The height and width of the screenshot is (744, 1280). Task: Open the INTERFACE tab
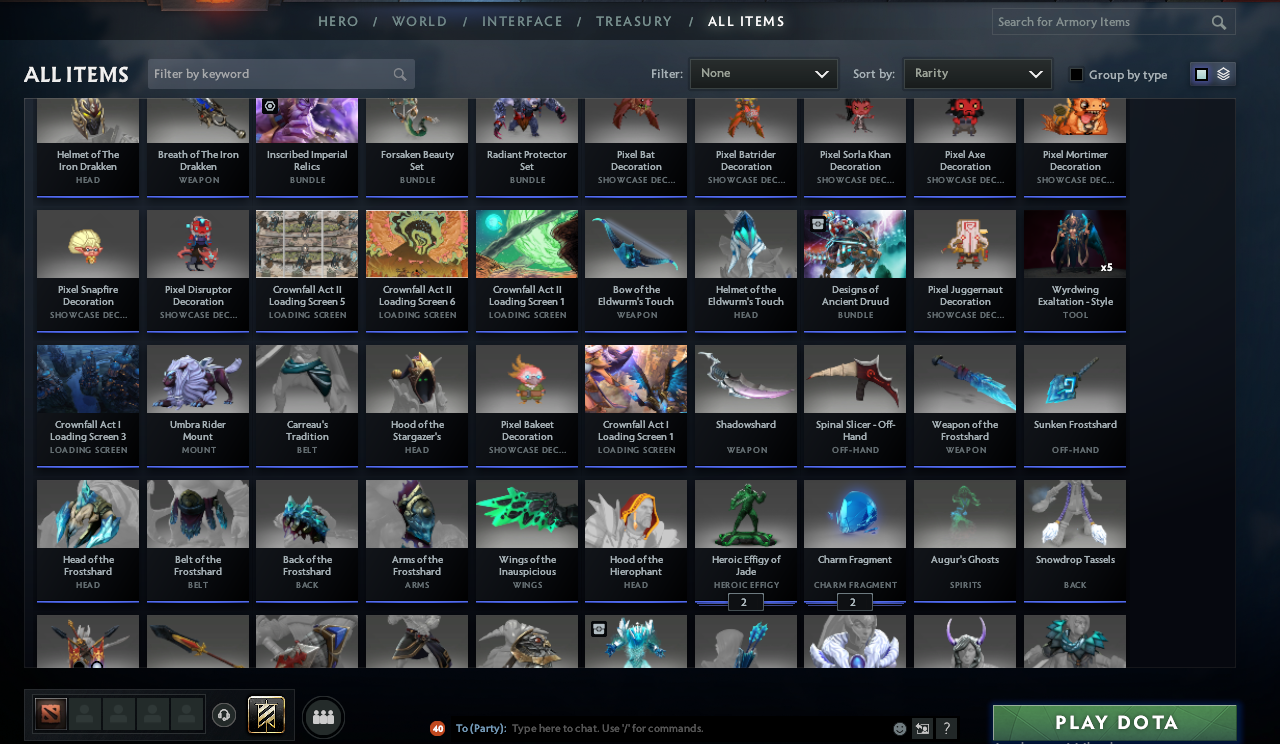pos(522,21)
